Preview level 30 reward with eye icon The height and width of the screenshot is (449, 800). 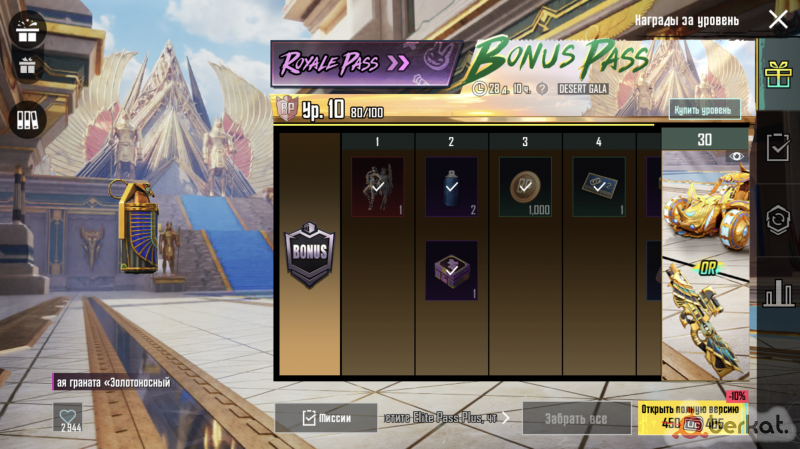pyautogui.click(x=736, y=156)
